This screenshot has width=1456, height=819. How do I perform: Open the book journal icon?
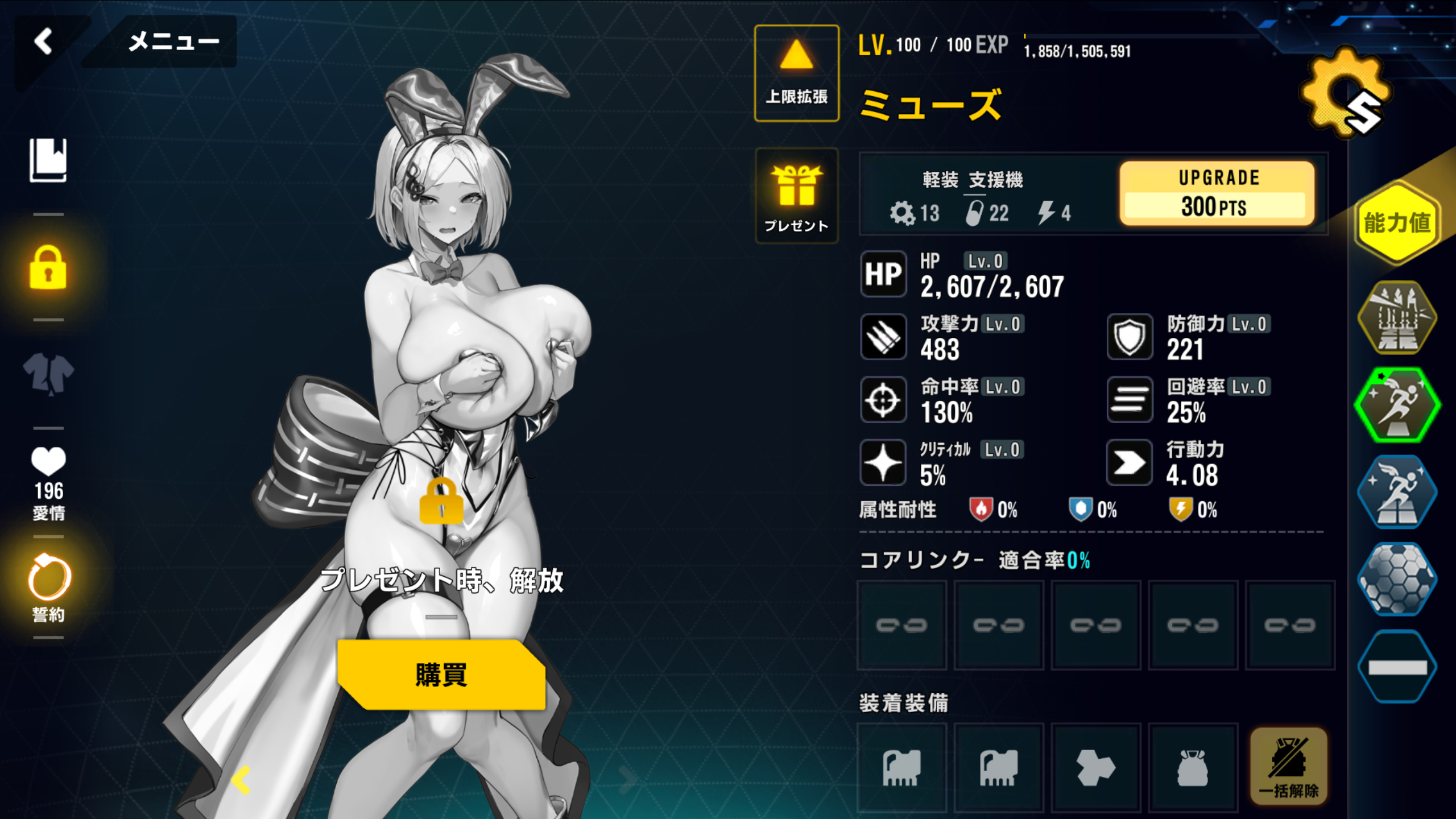(x=48, y=160)
